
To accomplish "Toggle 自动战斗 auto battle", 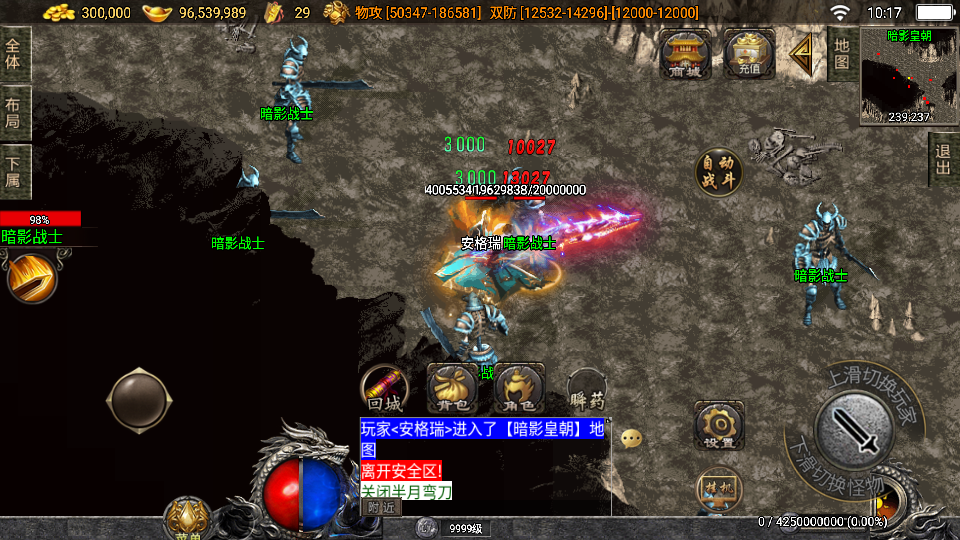I will (719, 172).
